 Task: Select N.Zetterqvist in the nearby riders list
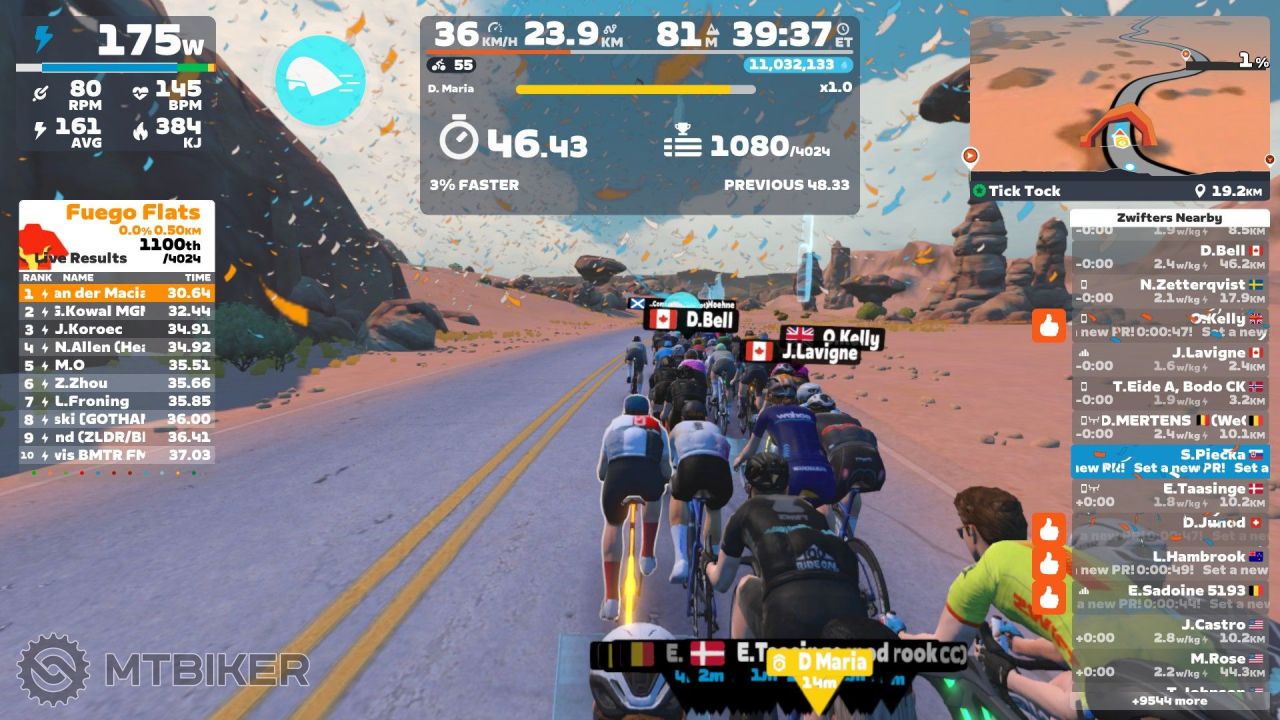tap(1170, 291)
